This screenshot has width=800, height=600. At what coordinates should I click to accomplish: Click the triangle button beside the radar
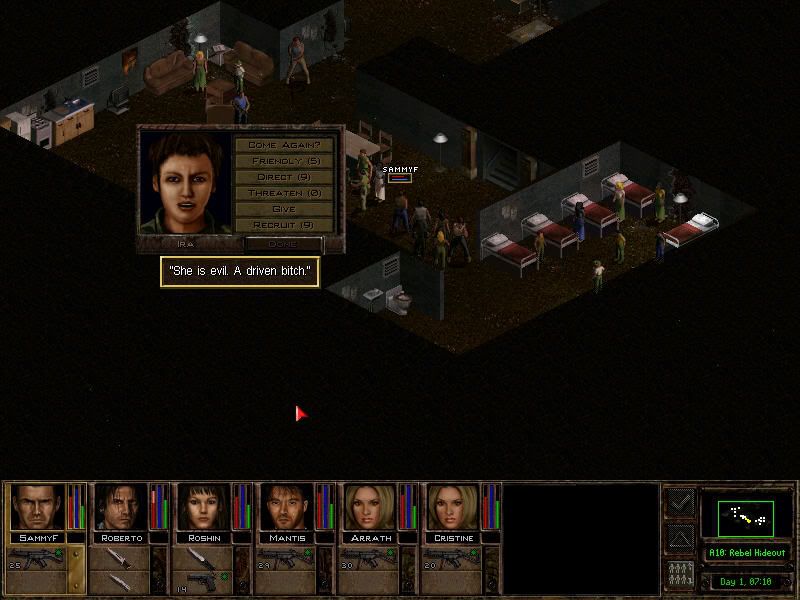coord(679,539)
